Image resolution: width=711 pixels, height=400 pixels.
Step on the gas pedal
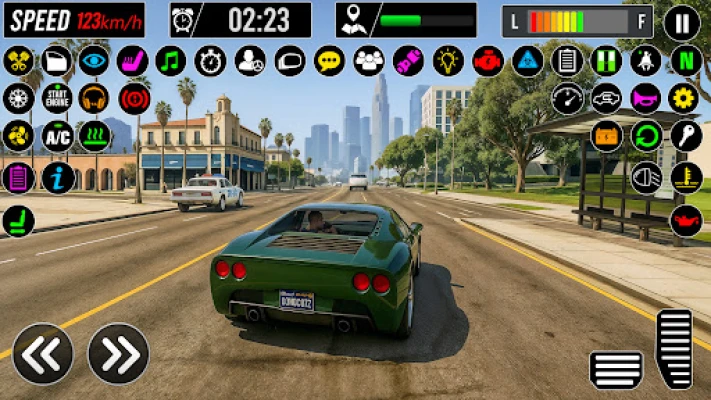(x=675, y=347)
